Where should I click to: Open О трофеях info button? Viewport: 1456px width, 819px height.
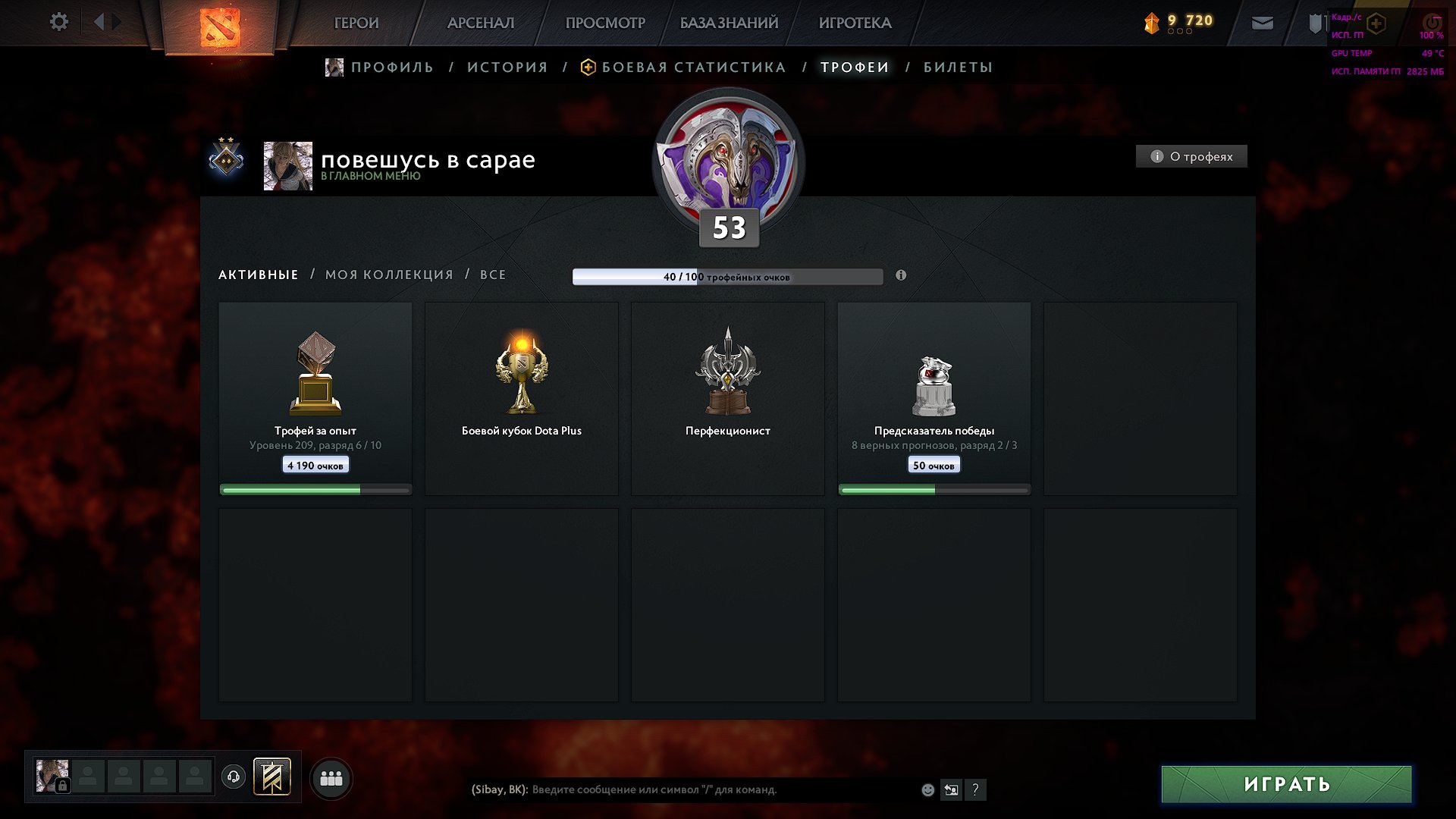click(1191, 156)
